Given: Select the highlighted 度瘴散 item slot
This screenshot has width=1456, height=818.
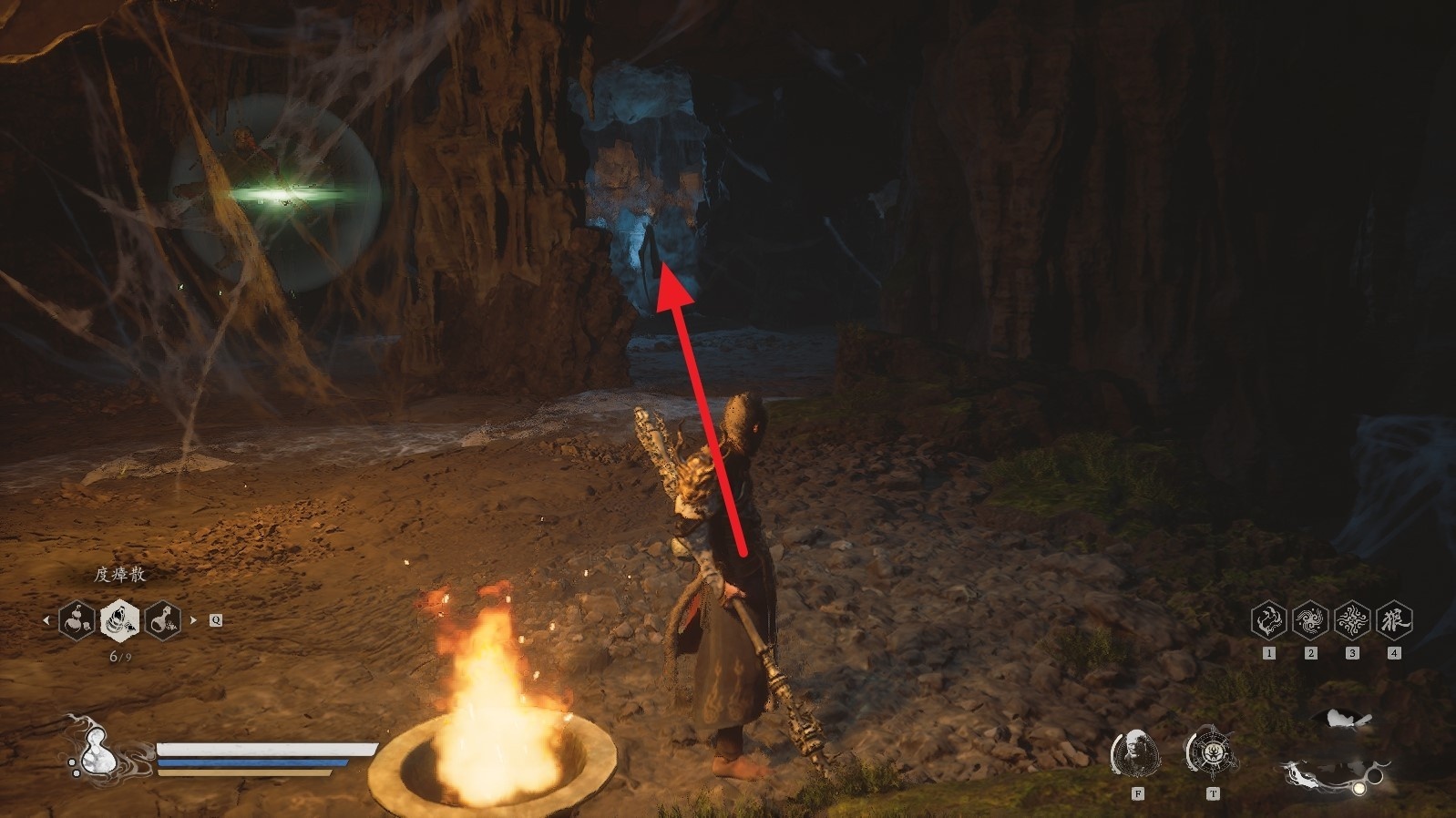Looking at the screenshot, I should pyautogui.click(x=119, y=620).
